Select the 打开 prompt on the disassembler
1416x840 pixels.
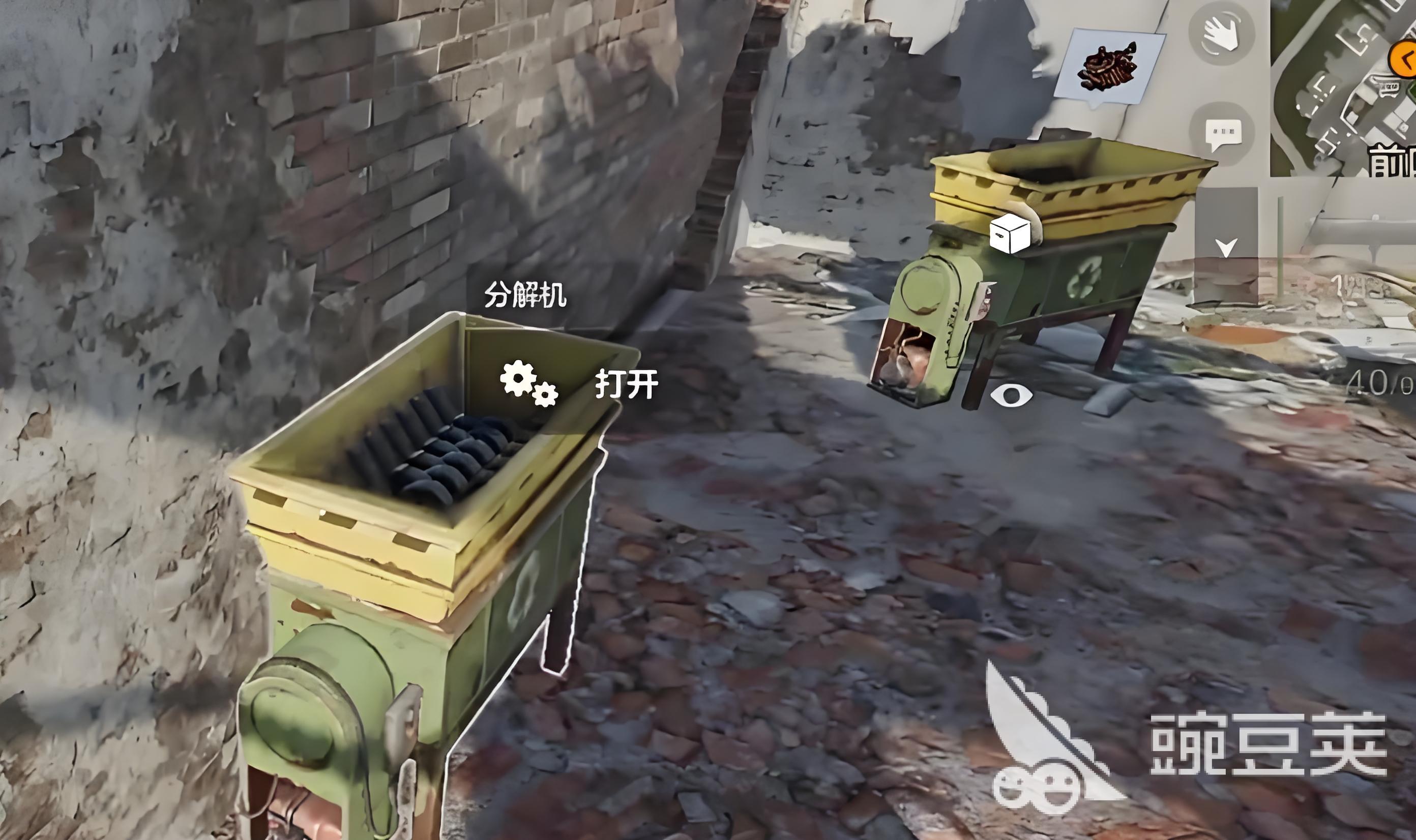point(626,385)
